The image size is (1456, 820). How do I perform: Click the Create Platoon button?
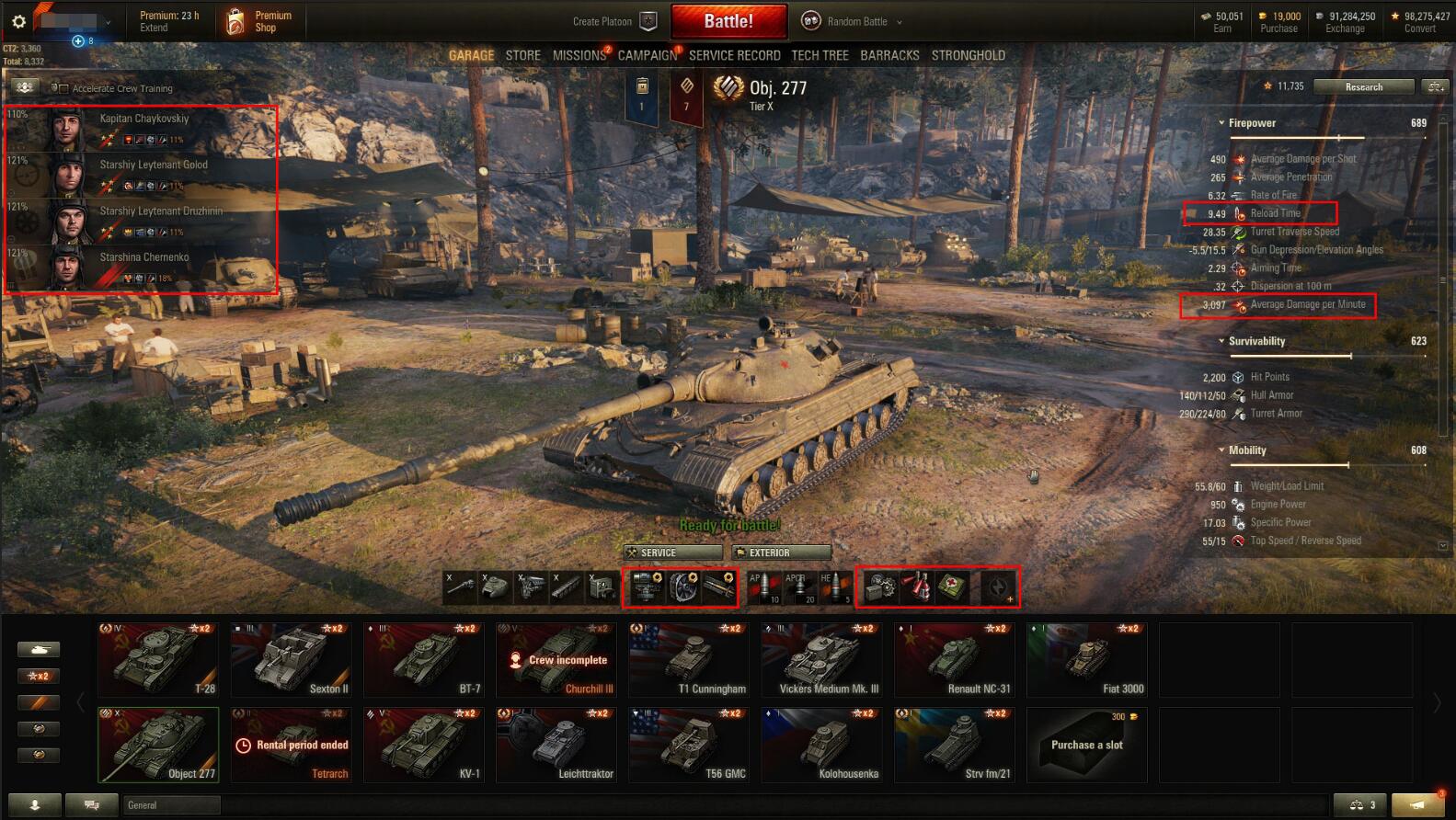613,21
